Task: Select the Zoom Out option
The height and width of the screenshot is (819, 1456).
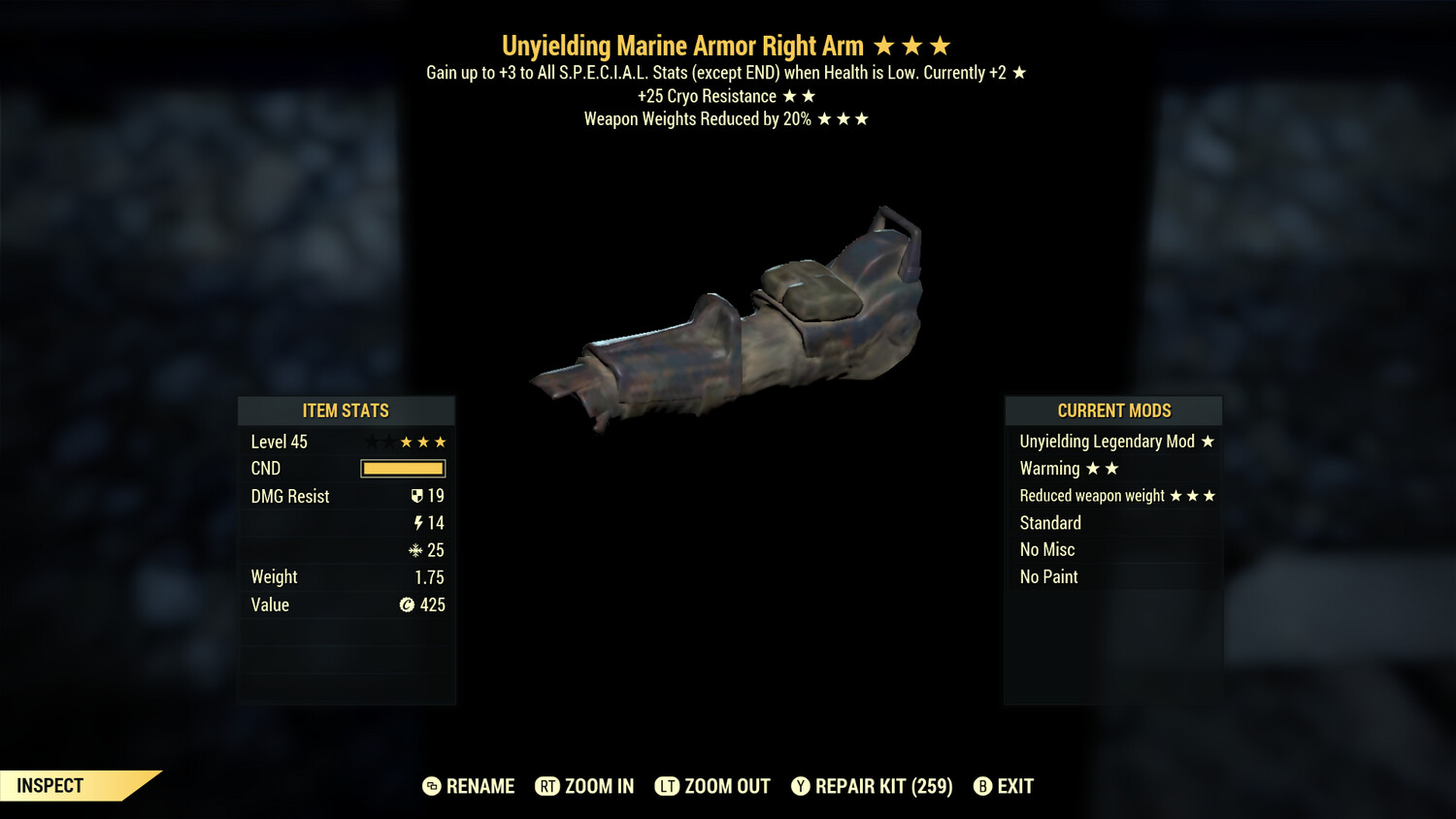Action: coord(712,786)
